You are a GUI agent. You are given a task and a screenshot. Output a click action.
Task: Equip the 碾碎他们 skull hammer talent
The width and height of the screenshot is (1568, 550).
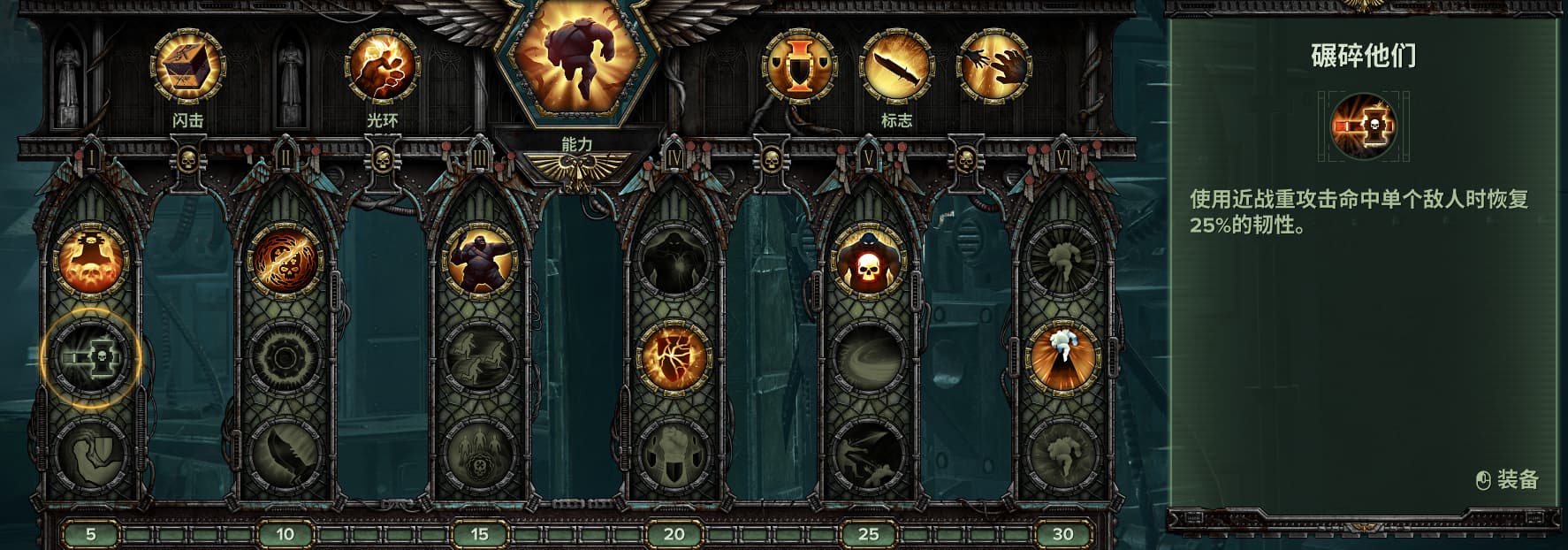tap(91, 358)
